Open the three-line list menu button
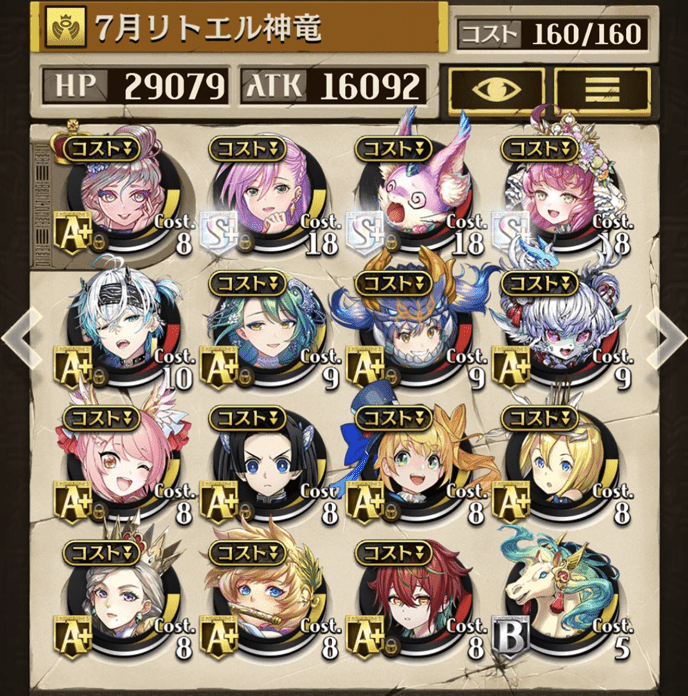Screen dimensions: 688x696 602,88
